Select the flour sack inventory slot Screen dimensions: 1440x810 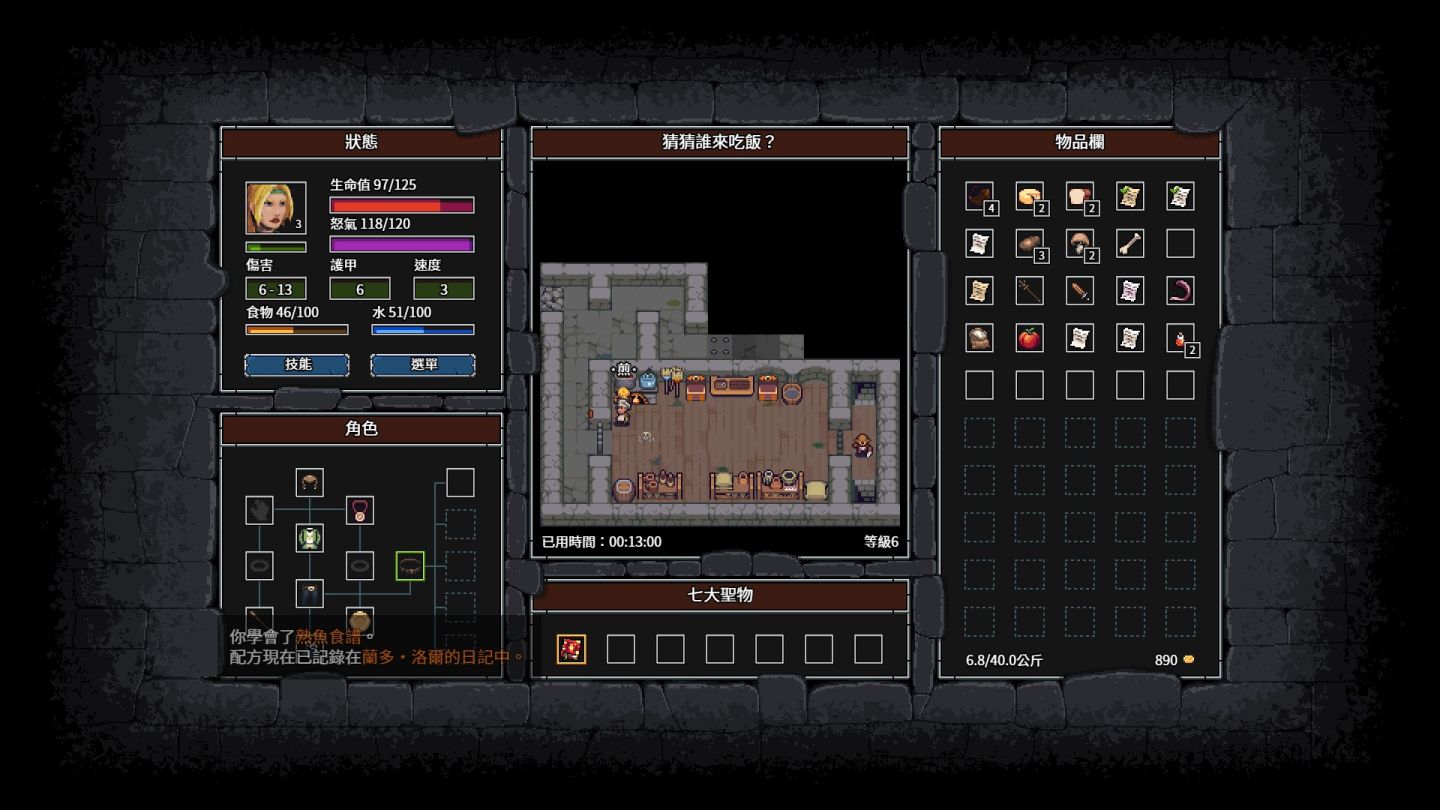click(979, 338)
